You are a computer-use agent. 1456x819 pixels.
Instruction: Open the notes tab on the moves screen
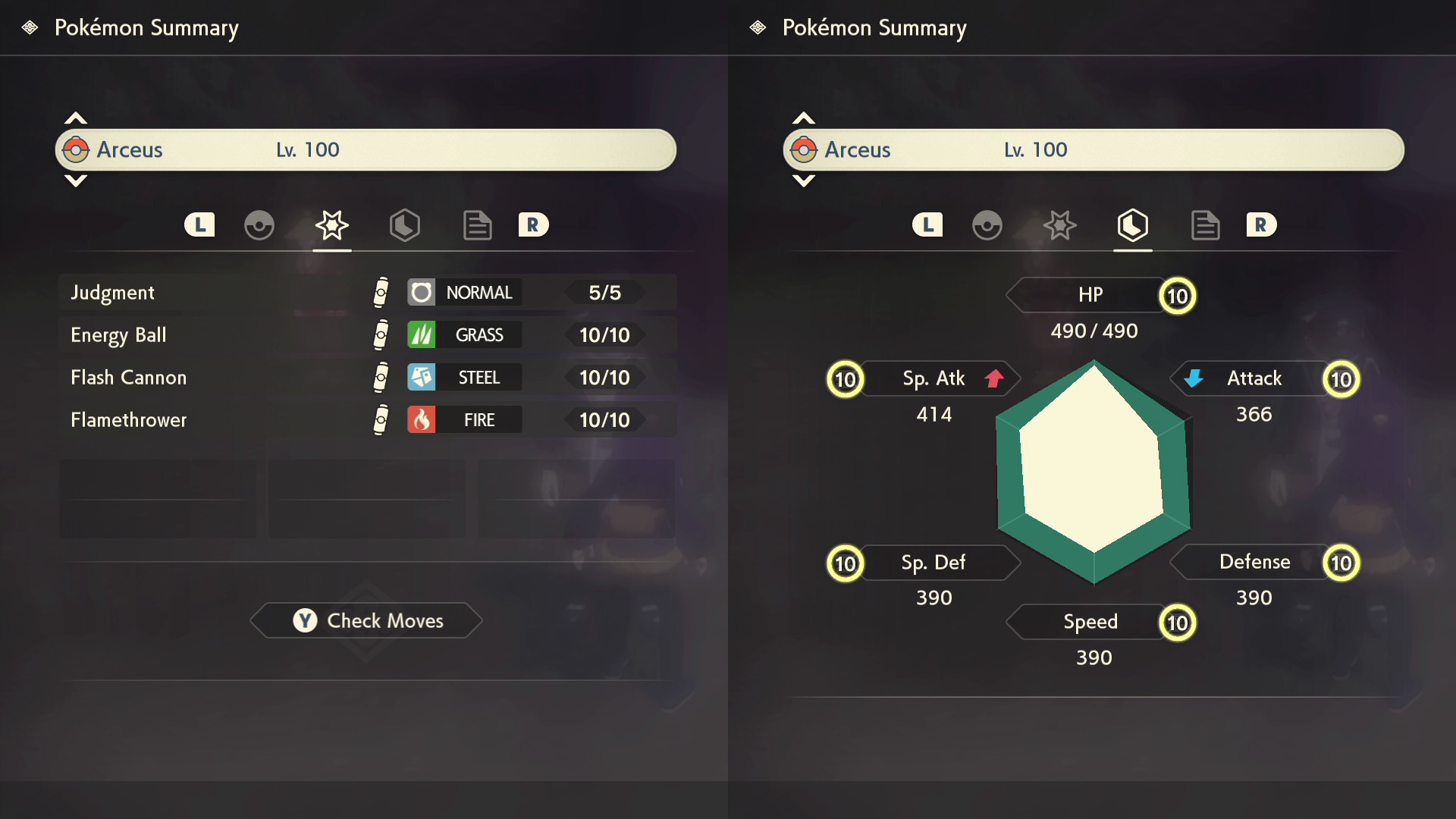(477, 225)
